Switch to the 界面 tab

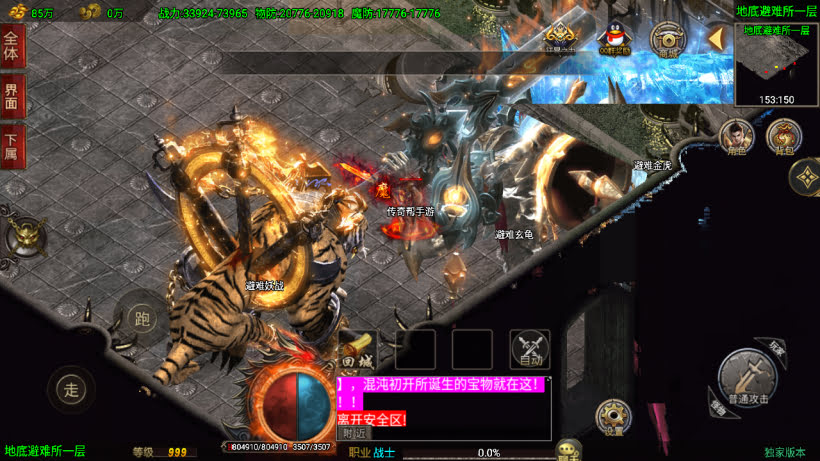[x=12, y=97]
